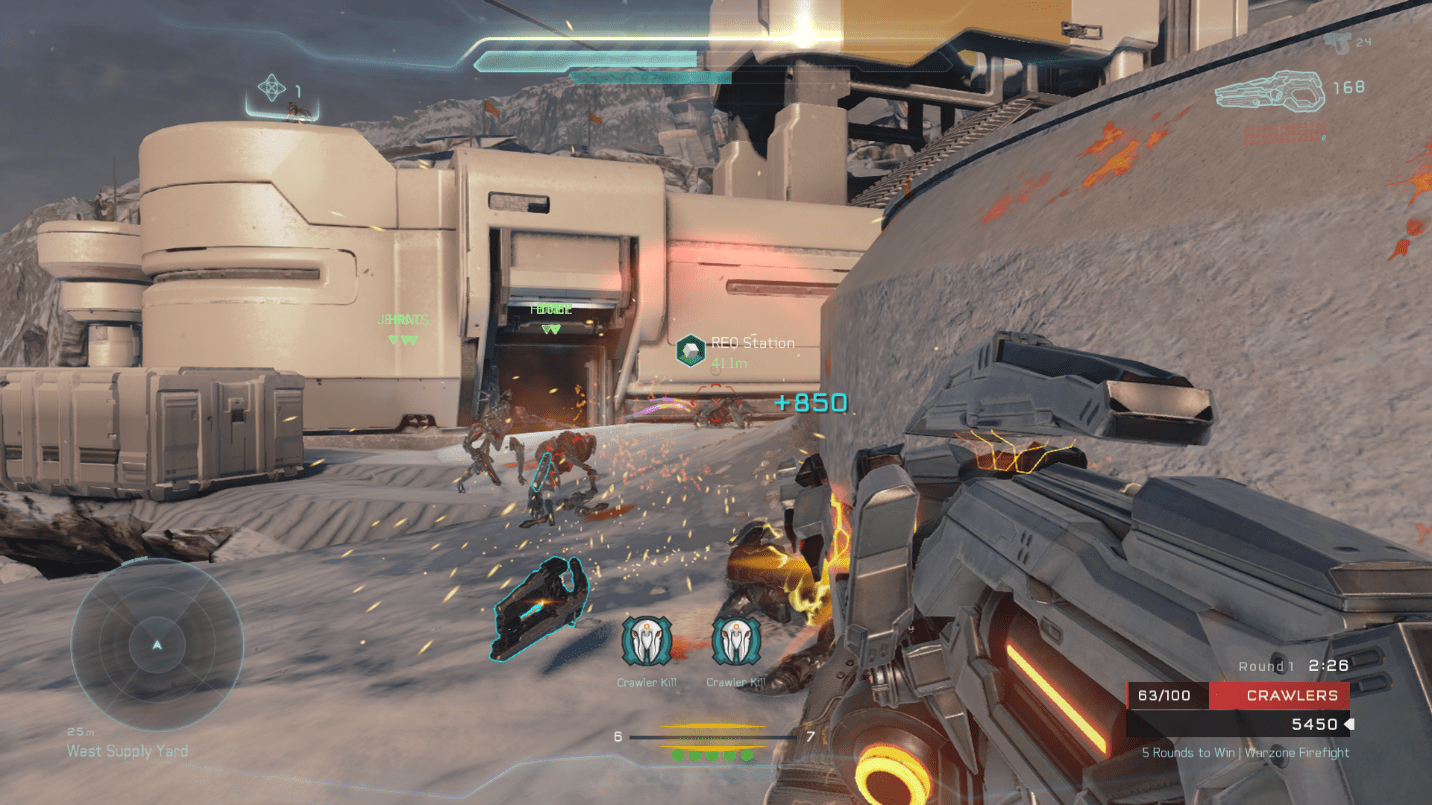Click the REQ Station waypoint marker
1432x805 pixels.
(x=690, y=350)
